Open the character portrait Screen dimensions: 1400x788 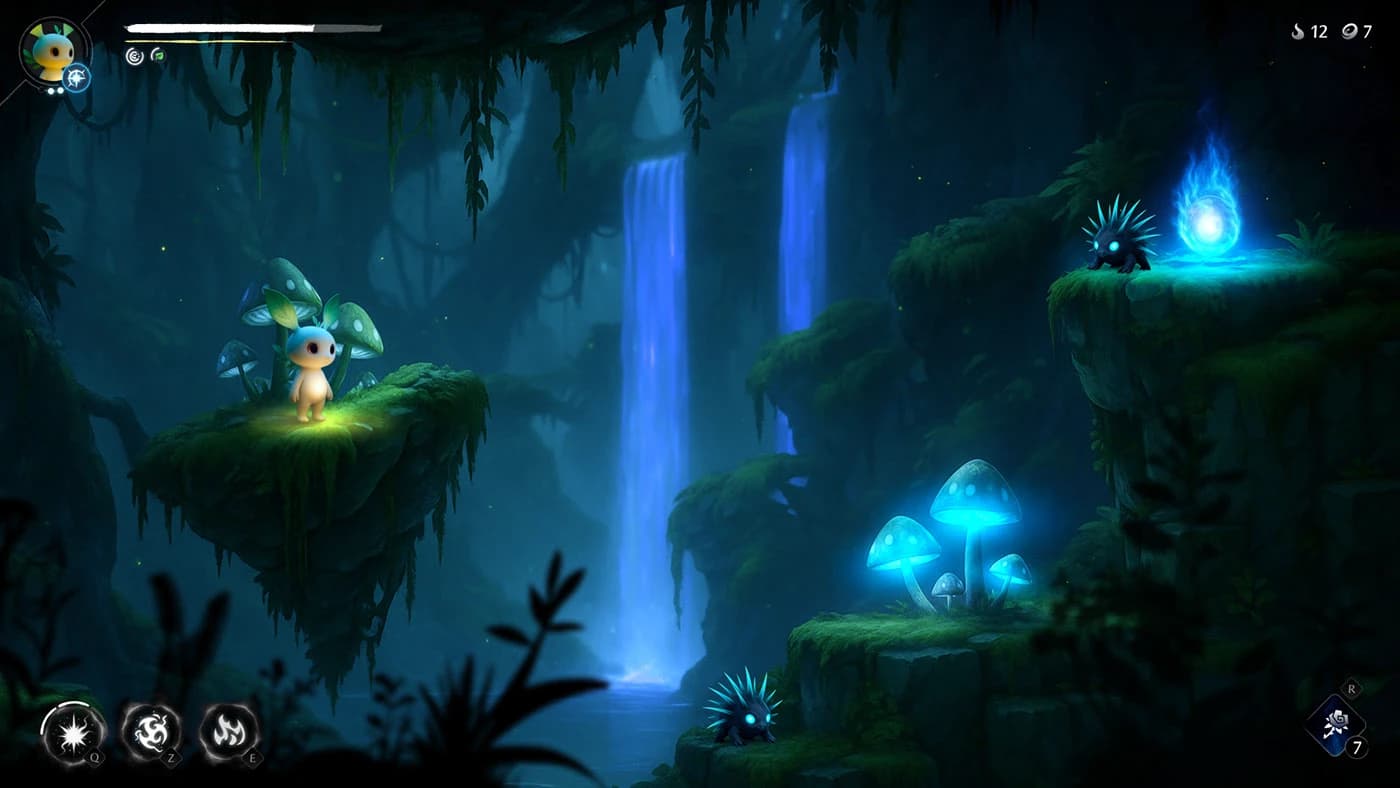tap(51, 49)
